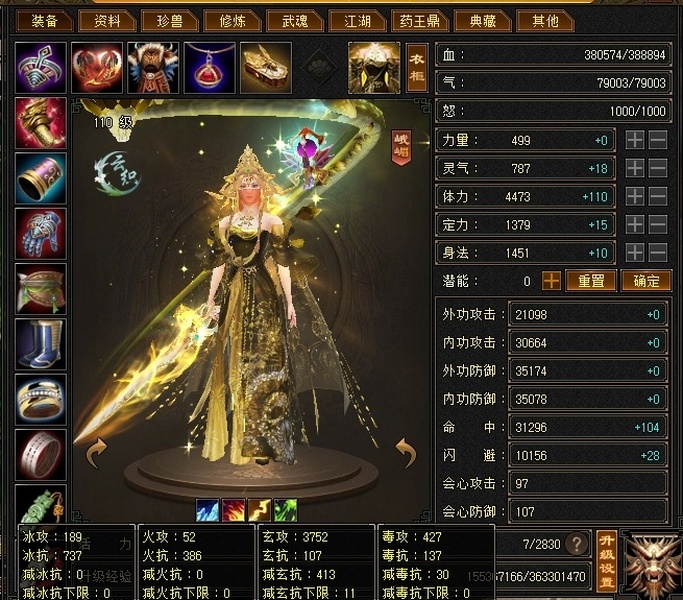Select the red gem necklace slot

209,66
